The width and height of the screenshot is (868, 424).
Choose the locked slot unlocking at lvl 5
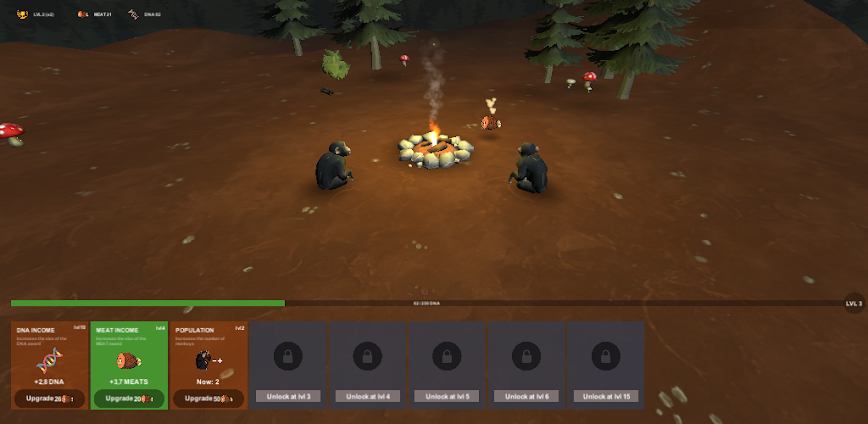click(447, 365)
